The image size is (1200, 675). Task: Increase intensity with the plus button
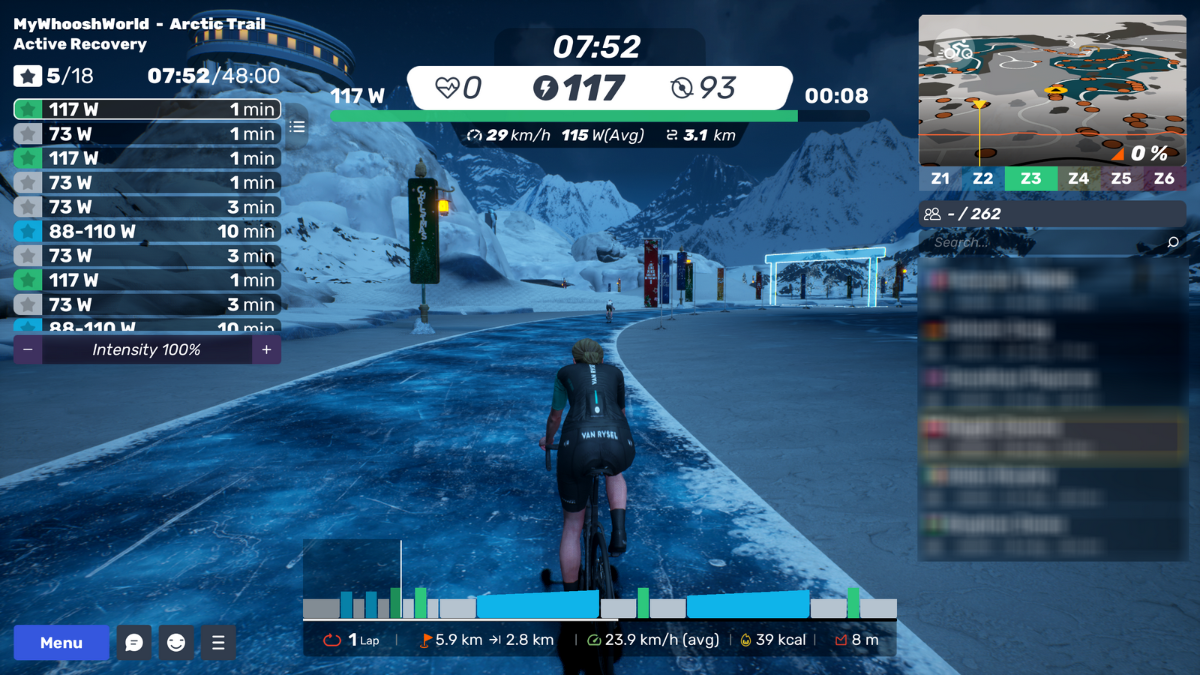(266, 350)
